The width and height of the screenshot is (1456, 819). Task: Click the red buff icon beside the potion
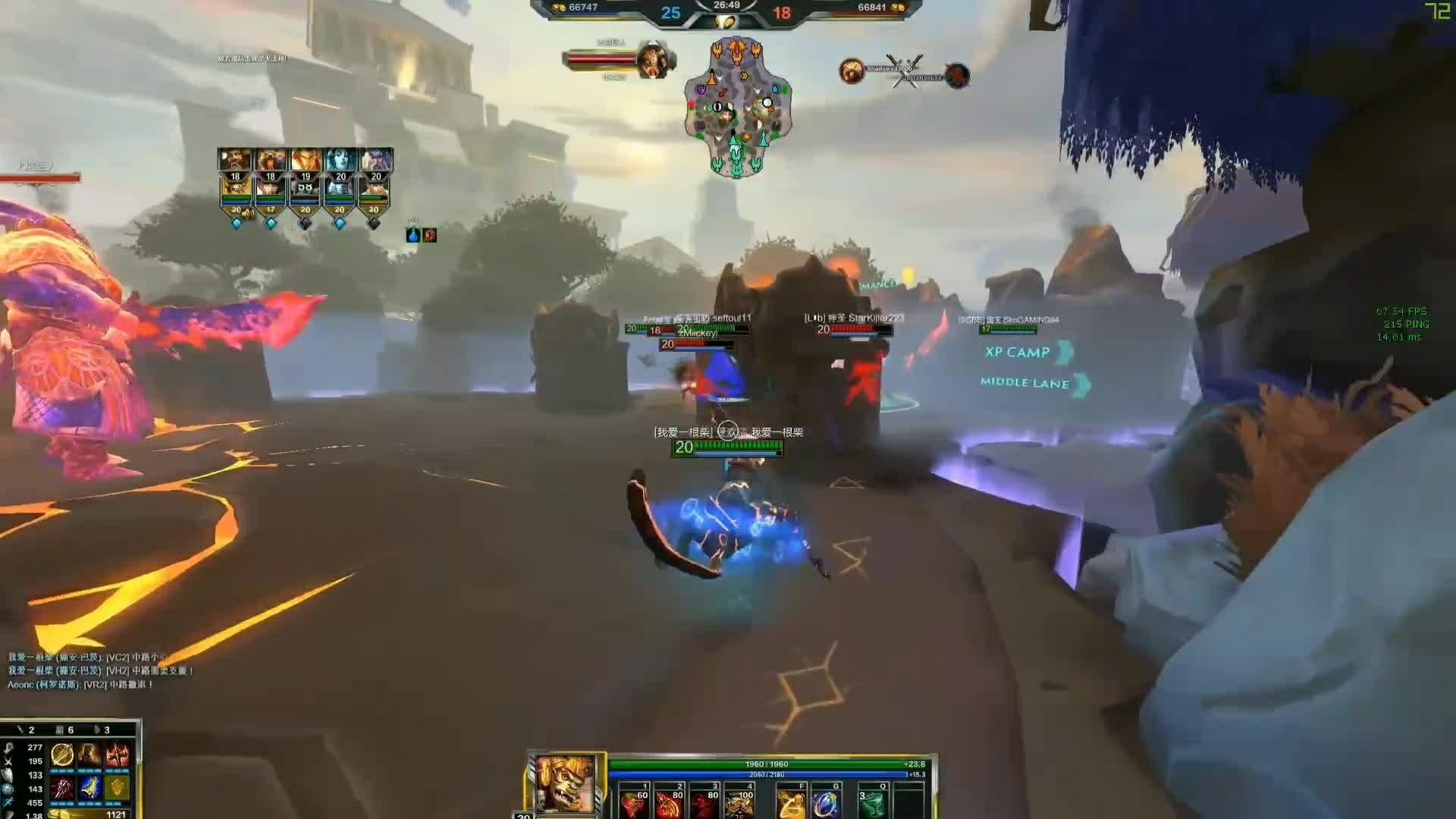(x=430, y=235)
